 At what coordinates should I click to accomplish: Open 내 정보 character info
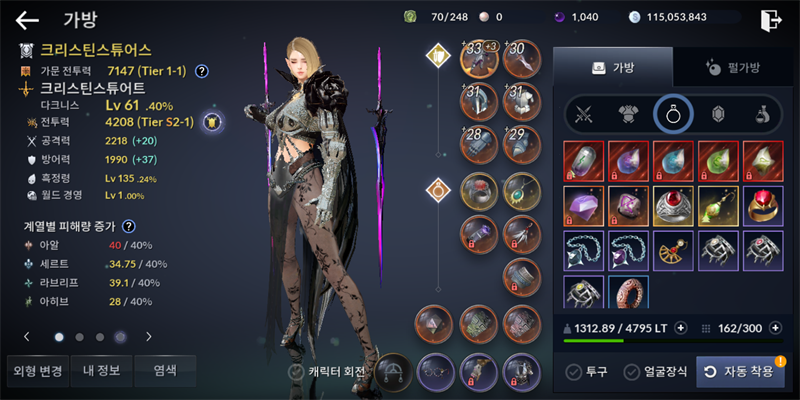tap(101, 372)
